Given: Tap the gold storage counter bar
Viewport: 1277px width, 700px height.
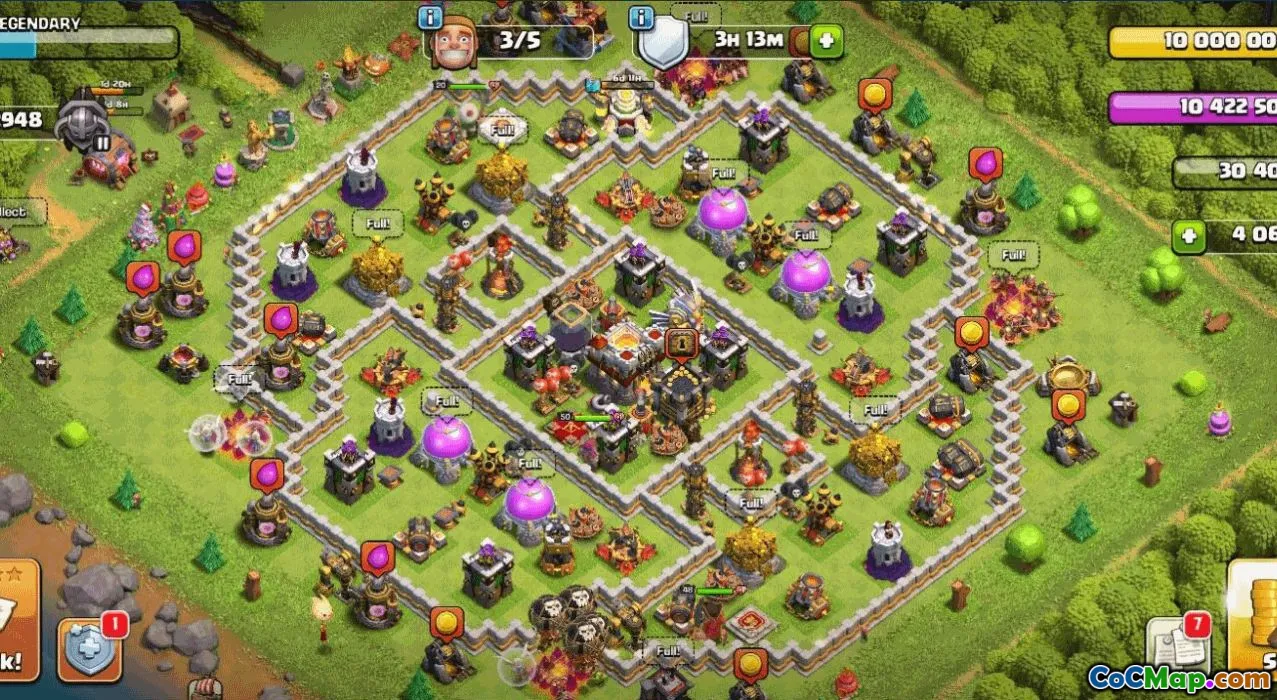Looking at the screenshot, I should tap(1194, 41).
